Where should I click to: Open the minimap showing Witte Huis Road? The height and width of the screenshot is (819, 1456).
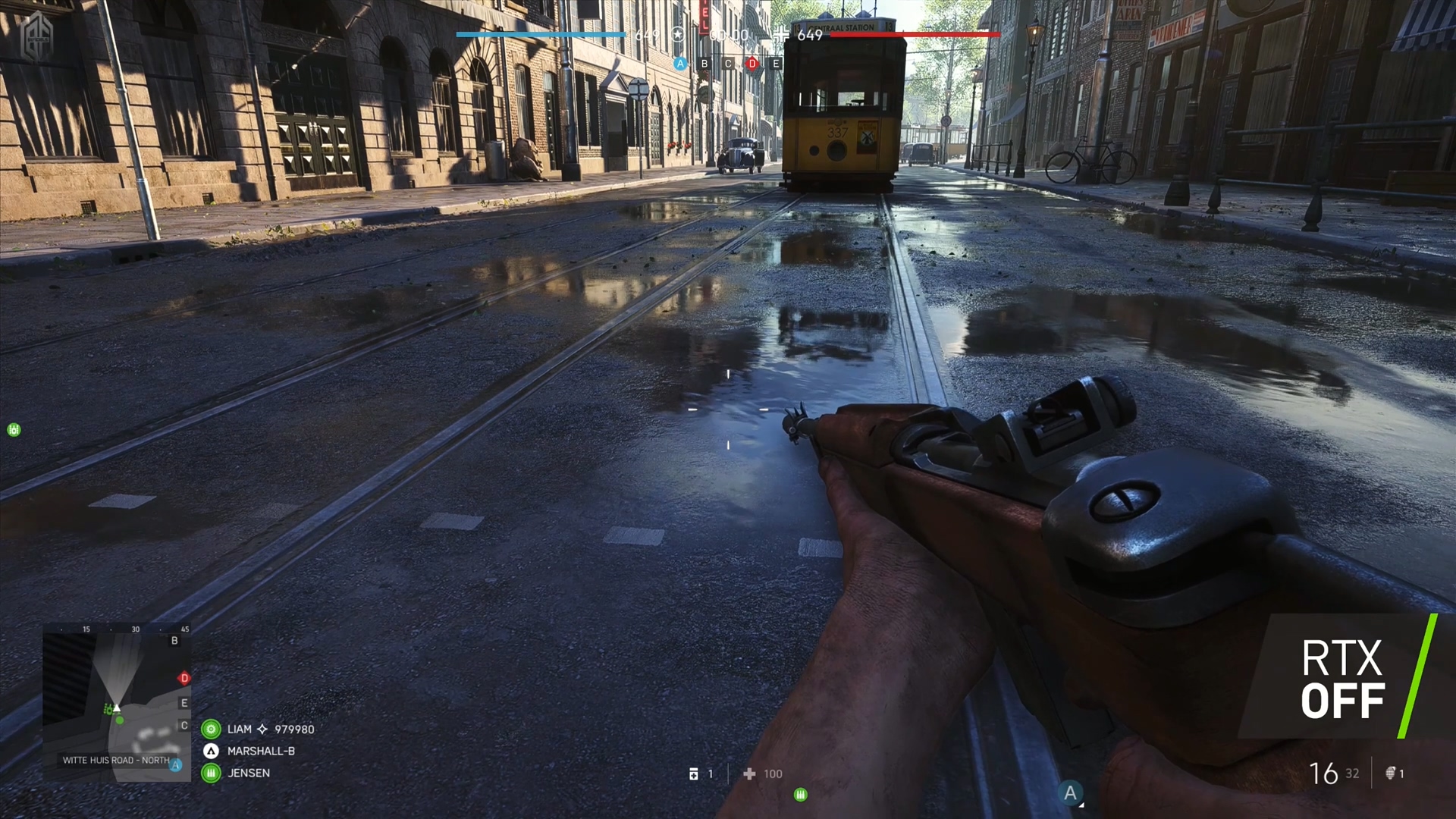[116, 701]
